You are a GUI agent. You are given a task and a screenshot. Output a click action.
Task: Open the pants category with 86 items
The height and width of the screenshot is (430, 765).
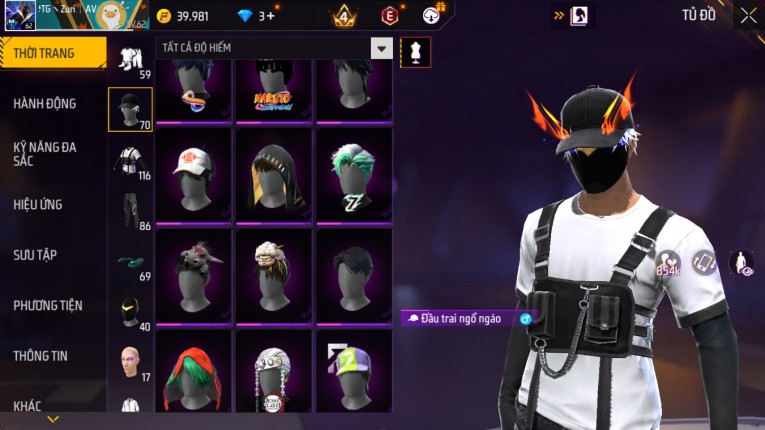(130, 212)
